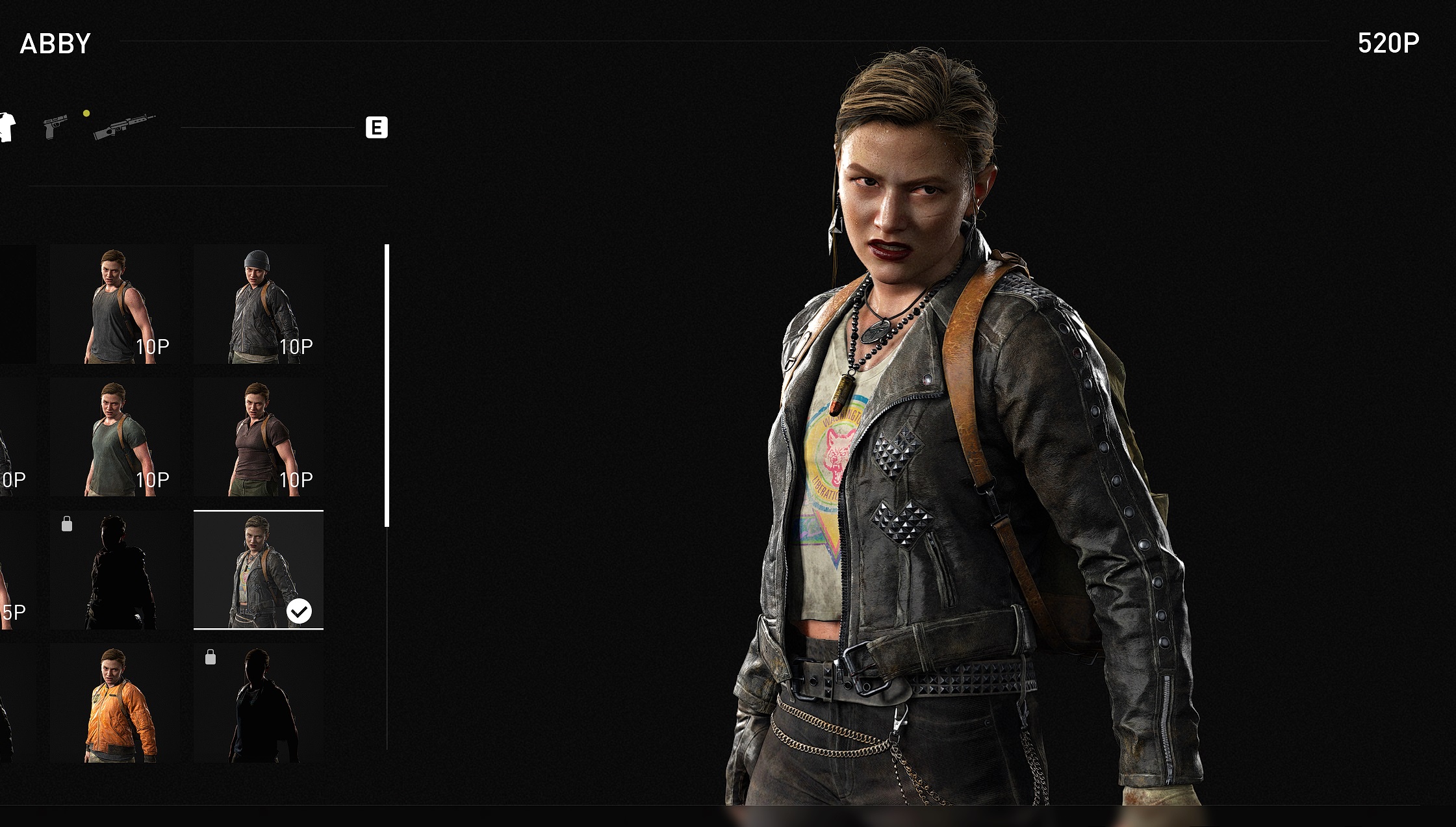Click the locked skin above the orange jacket
1456x827 pixels.
click(x=115, y=570)
